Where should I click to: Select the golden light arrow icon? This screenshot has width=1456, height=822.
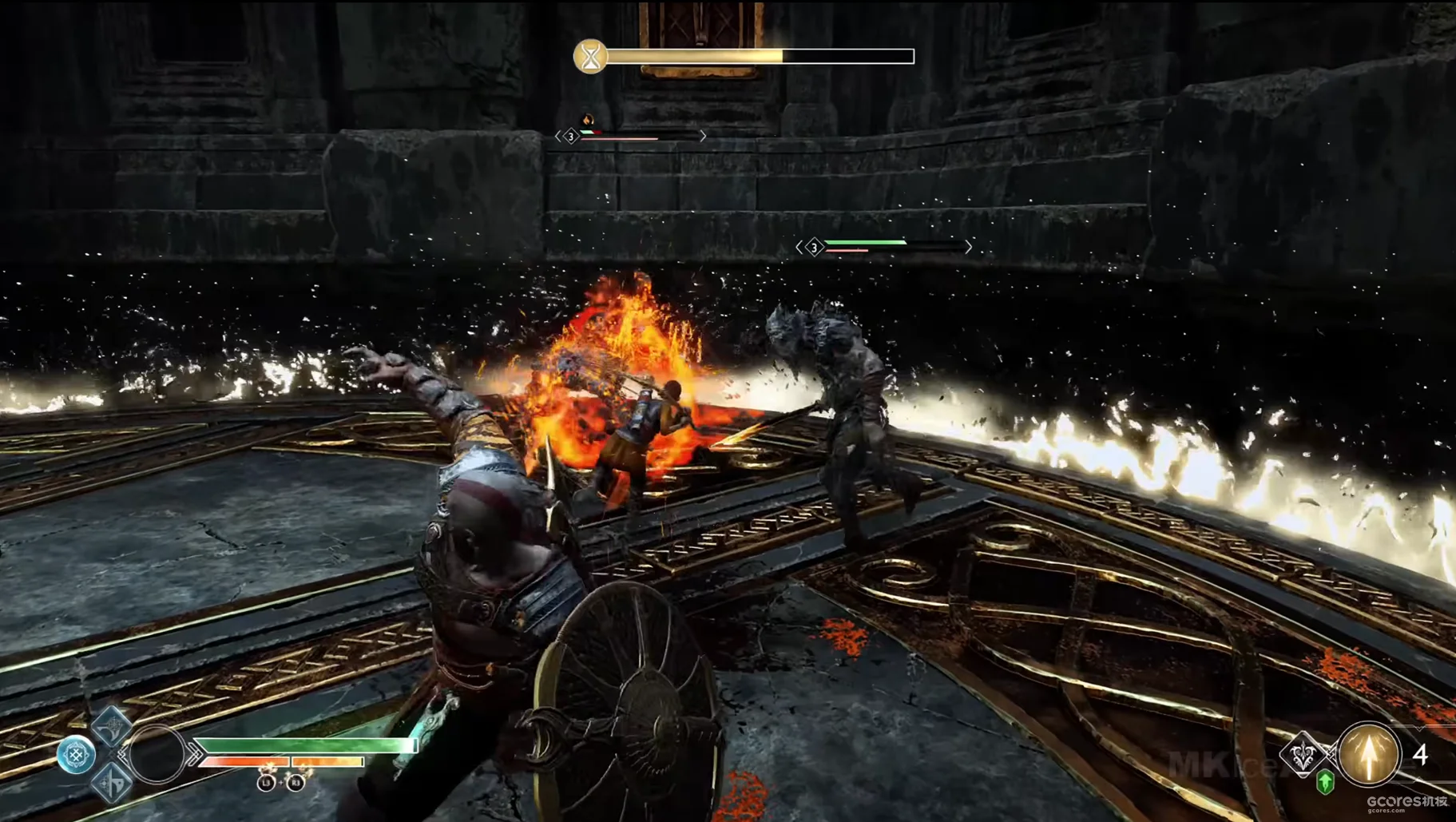(x=1369, y=753)
